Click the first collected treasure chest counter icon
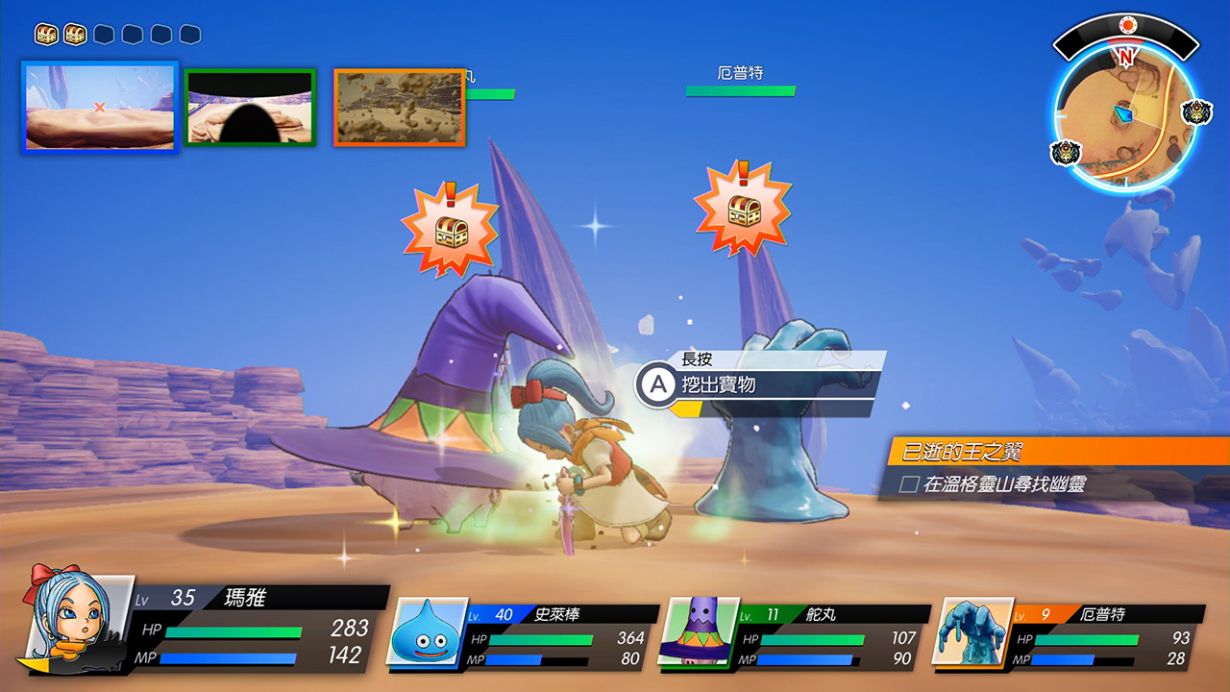 click(46, 35)
